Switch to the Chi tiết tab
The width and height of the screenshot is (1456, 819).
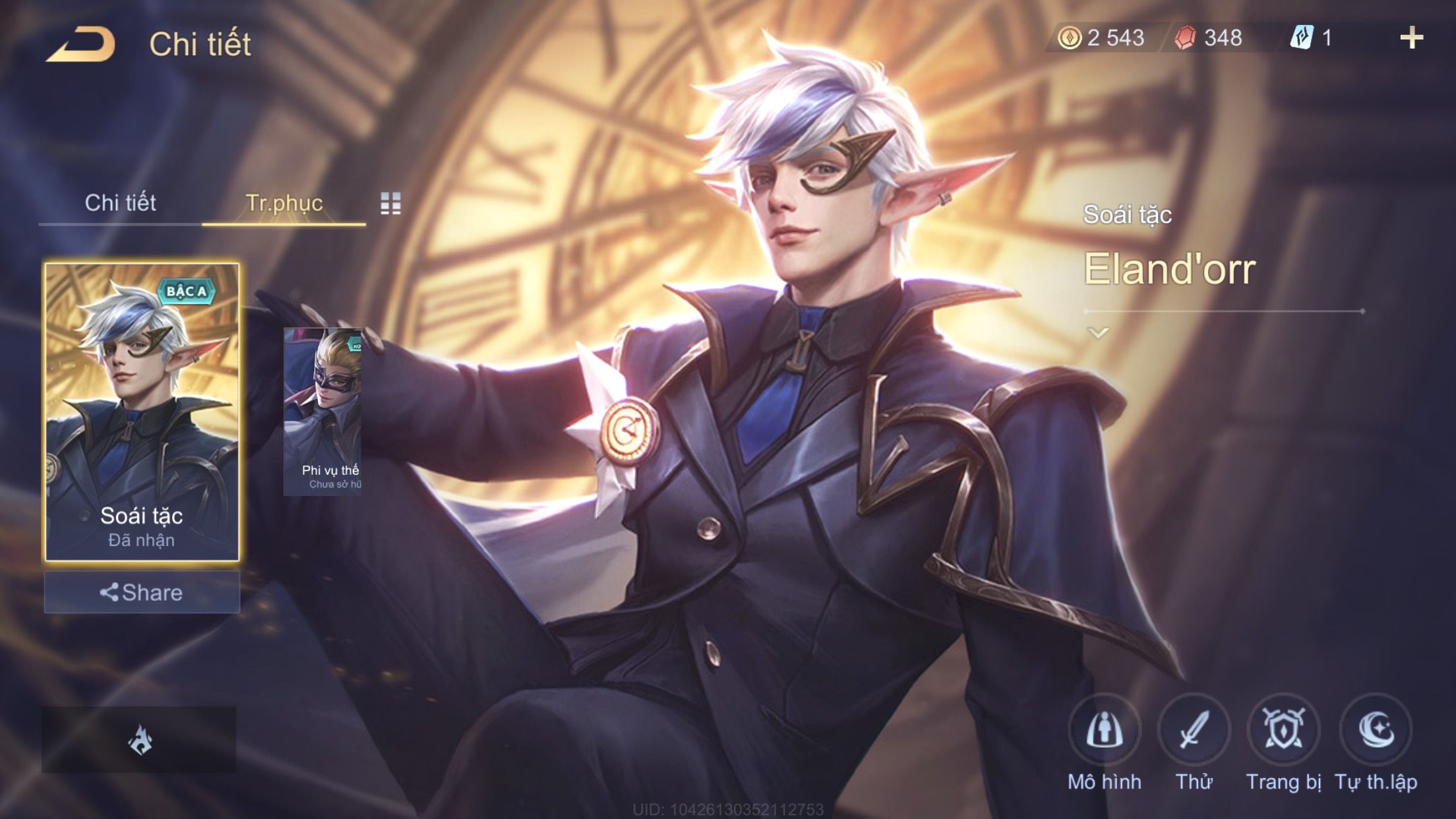click(x=120, y=203)
